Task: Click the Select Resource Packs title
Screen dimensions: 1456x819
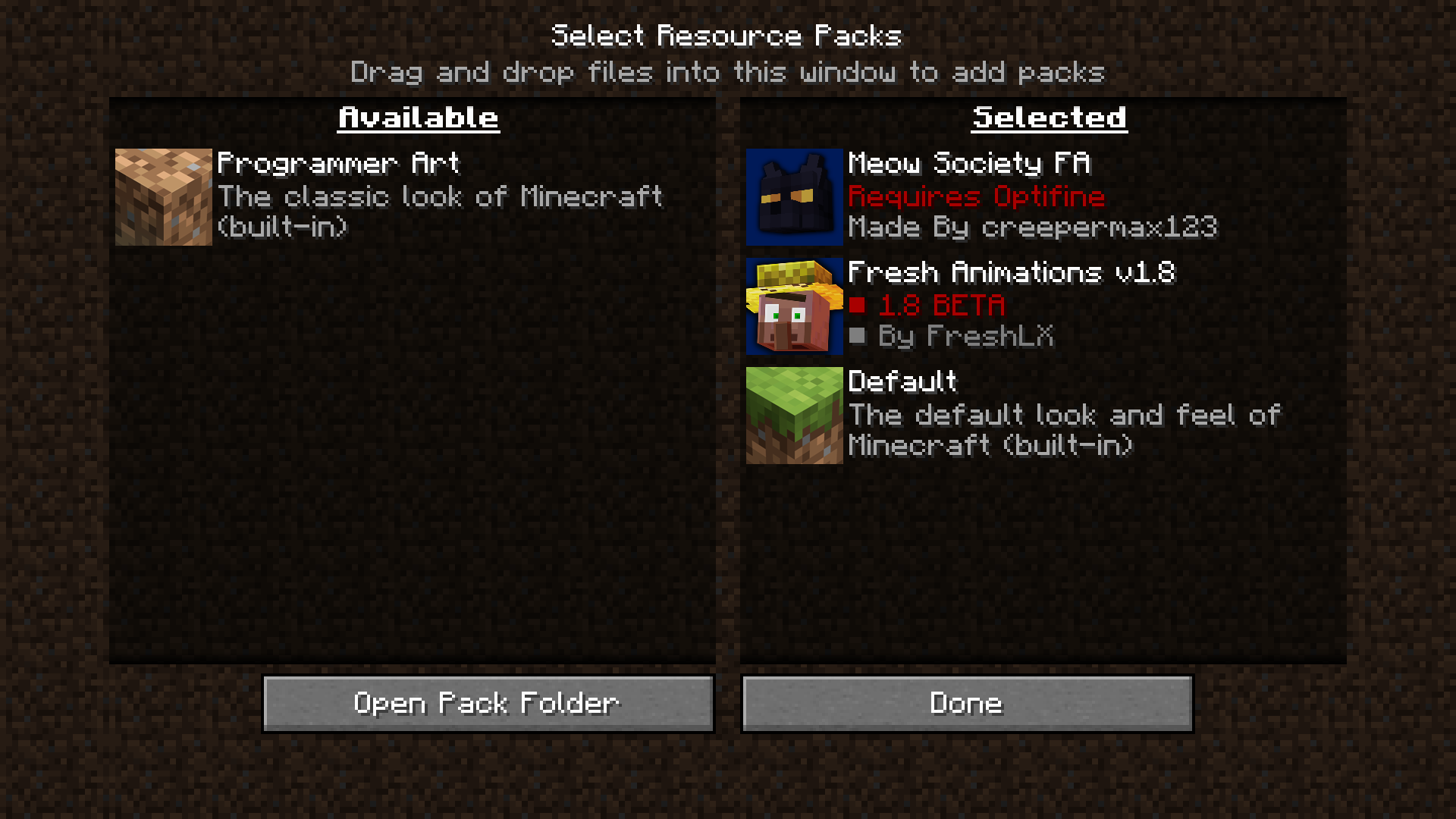Action: [x=727, y=34]
